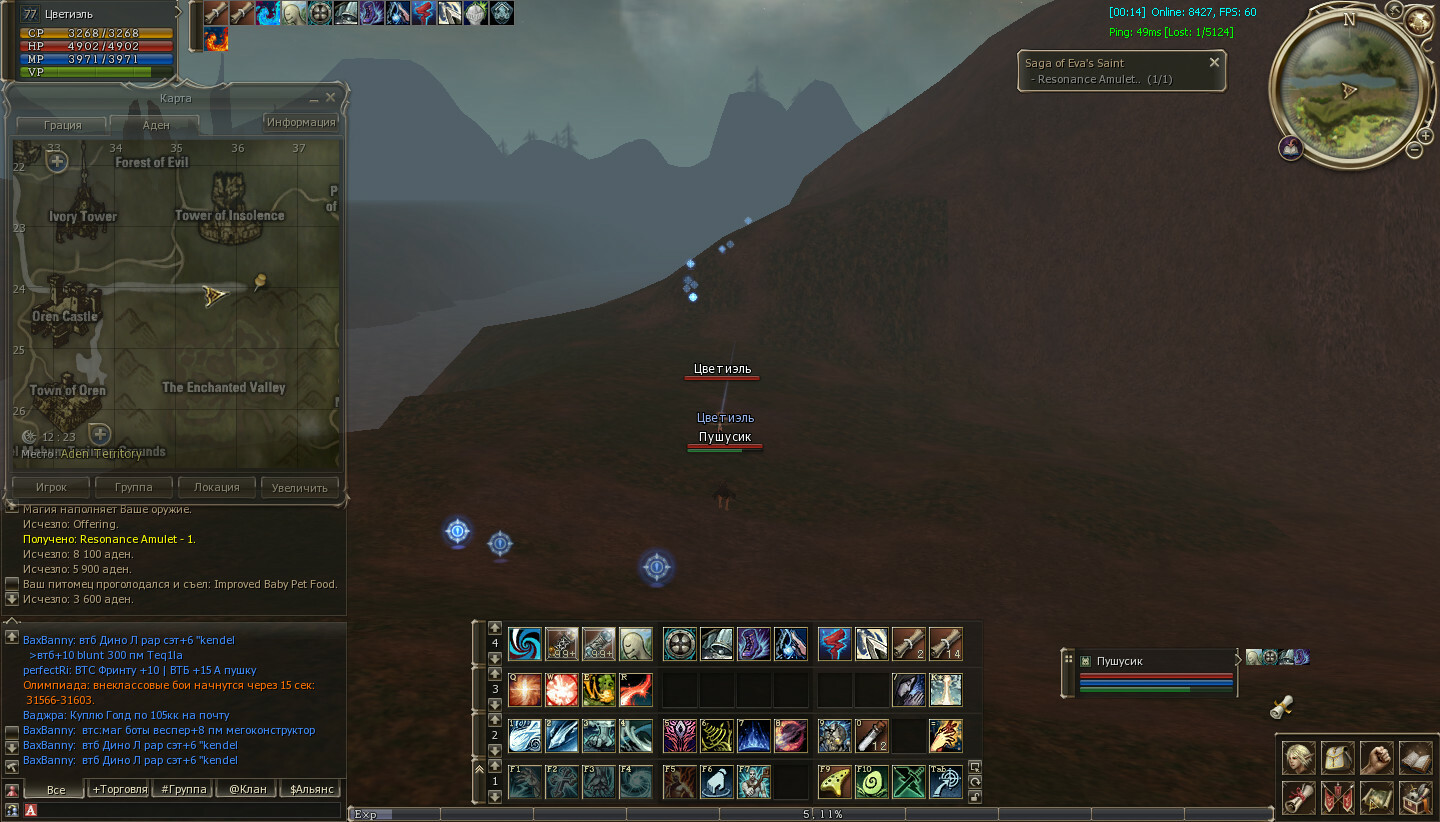Open the inventory backpack icon
Image resolution: width=1440 pixels, height=822 pixels.
pos(1338,757)
